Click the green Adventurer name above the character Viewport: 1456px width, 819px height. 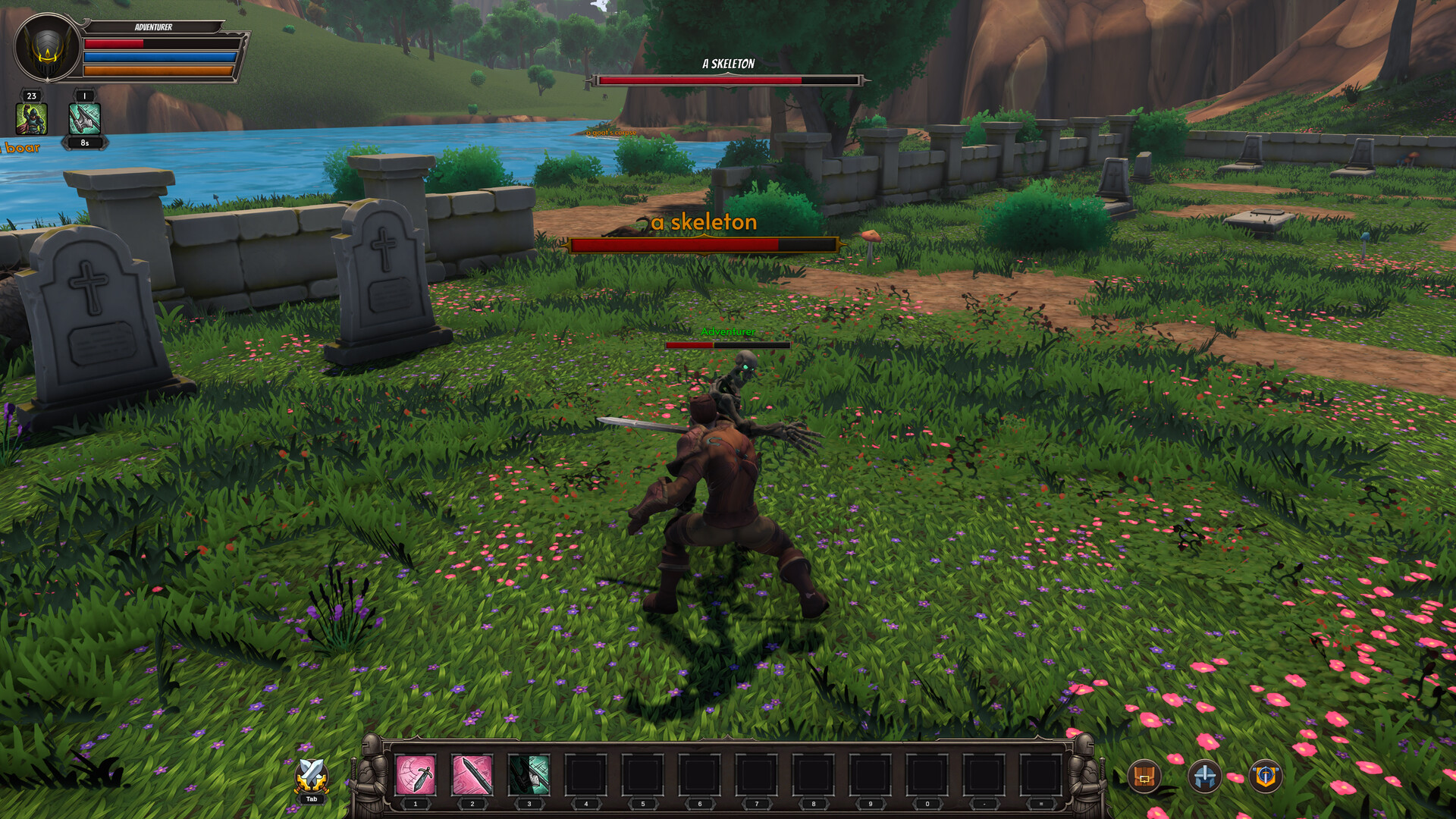(729, 332)
